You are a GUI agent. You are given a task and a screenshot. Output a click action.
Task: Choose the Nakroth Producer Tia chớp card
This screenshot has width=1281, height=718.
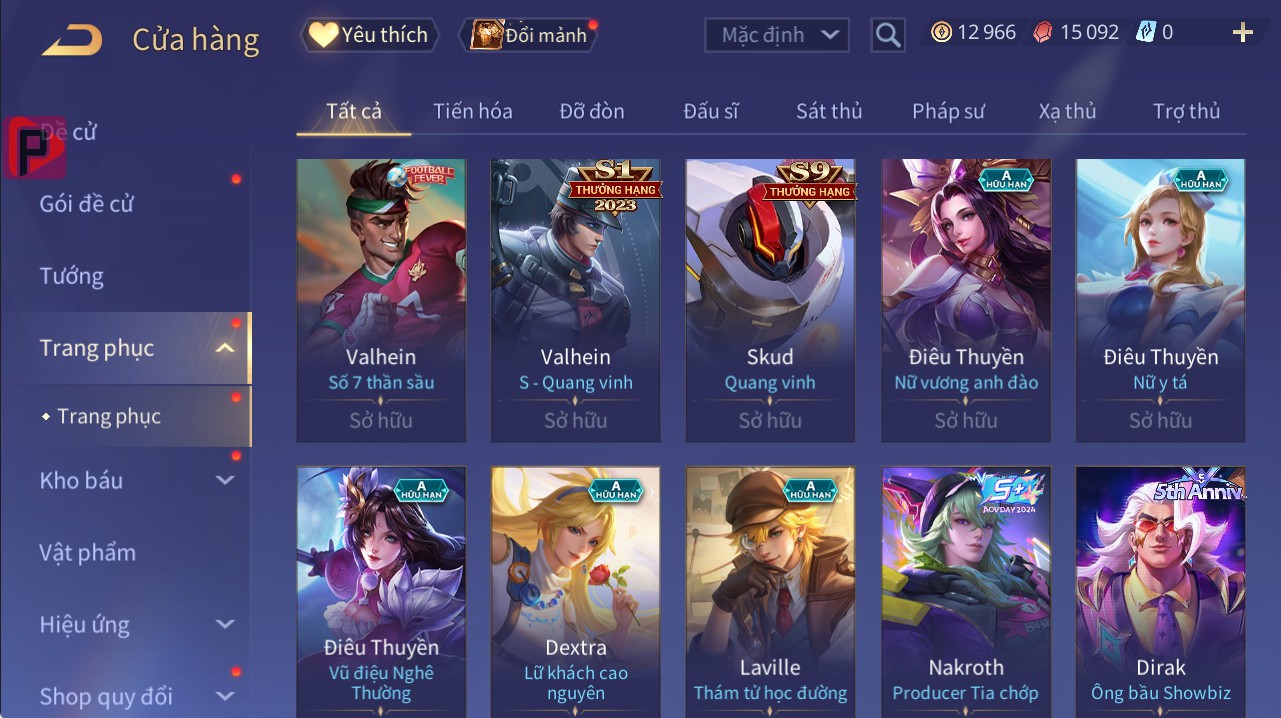(x=965, y=590)
